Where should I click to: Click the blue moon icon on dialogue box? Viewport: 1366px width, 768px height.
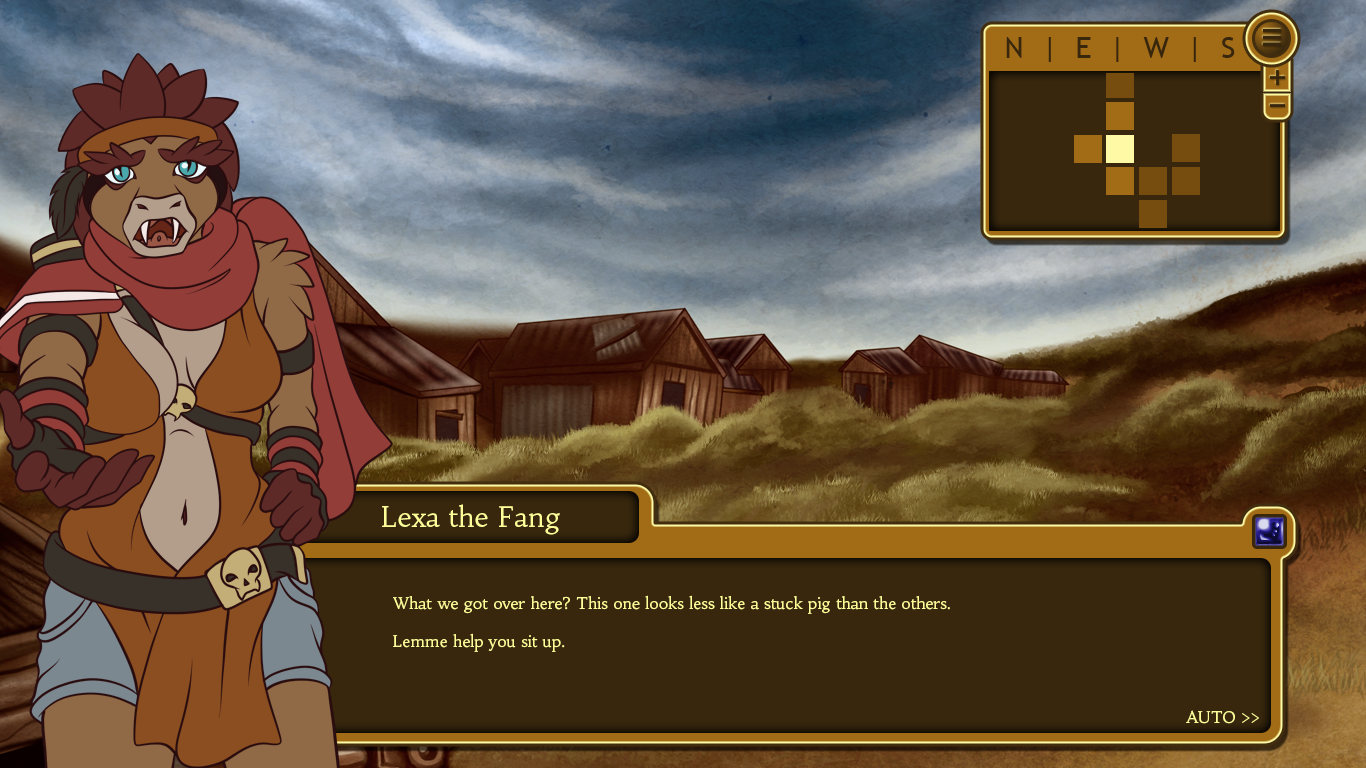1269,531
